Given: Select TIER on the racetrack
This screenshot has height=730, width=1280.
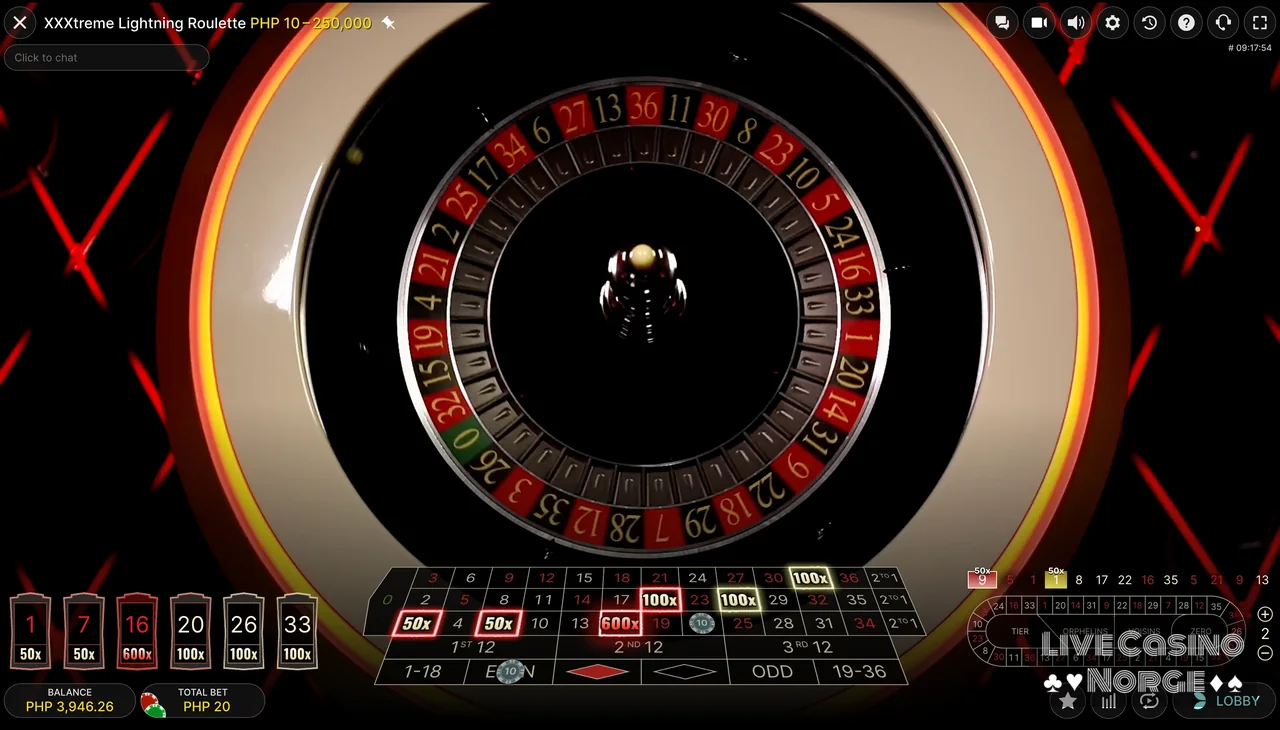Looking at the screenshot, I should click(x=1020, y=631).
